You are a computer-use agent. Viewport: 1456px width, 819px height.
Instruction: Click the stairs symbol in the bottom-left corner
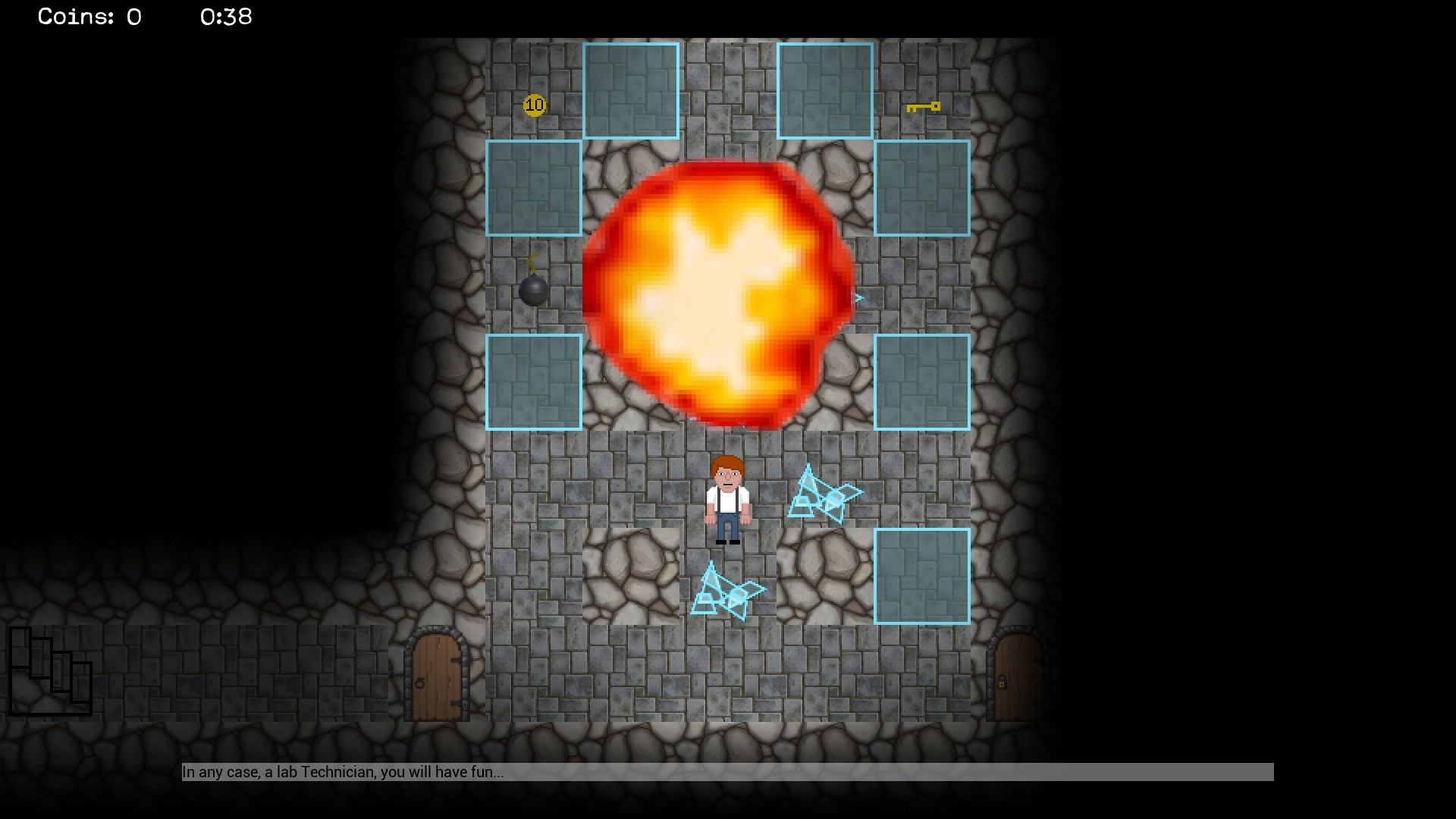49,671
